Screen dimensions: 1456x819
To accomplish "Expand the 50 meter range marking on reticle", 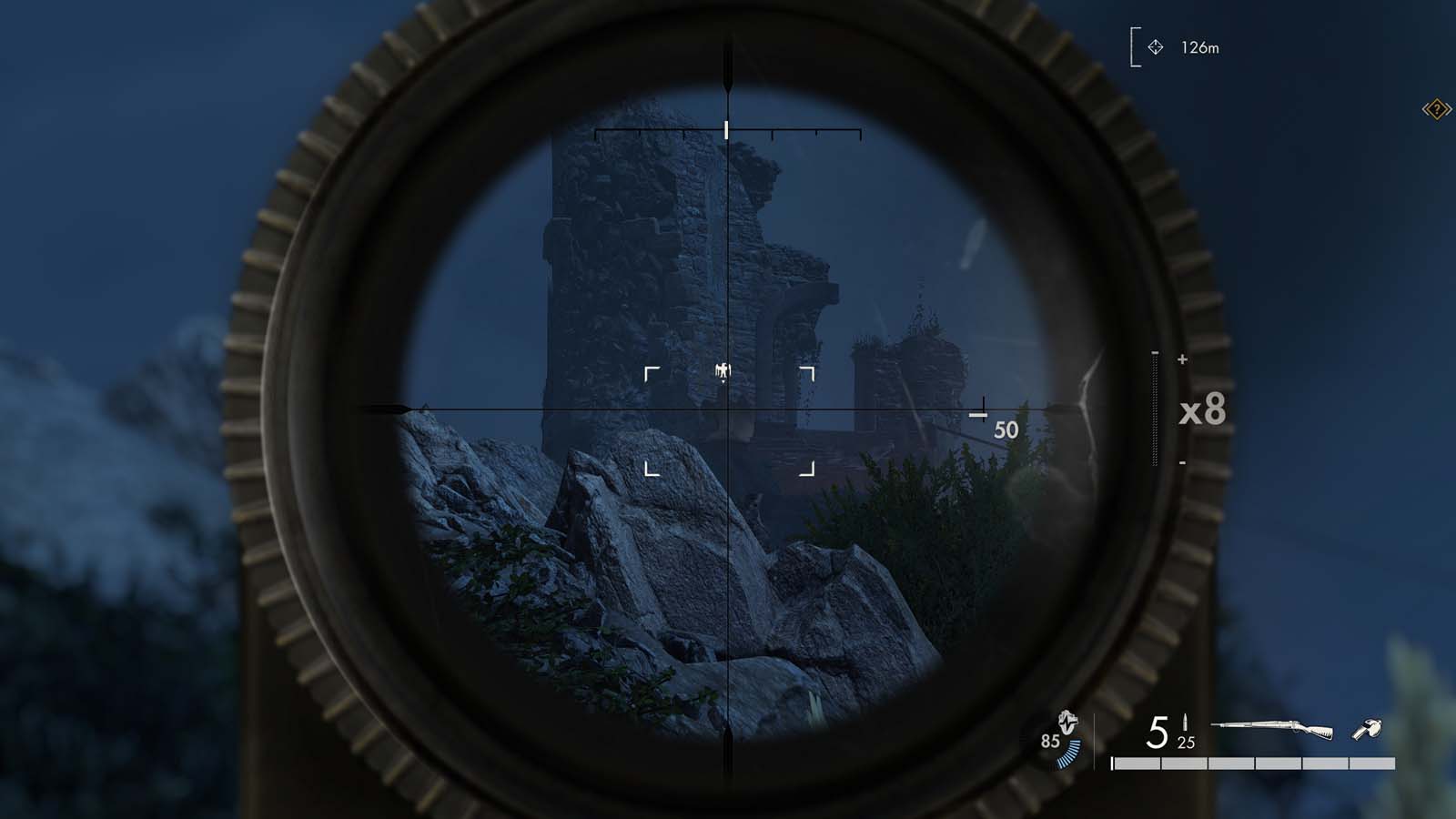I will [x=1006, y=430].
